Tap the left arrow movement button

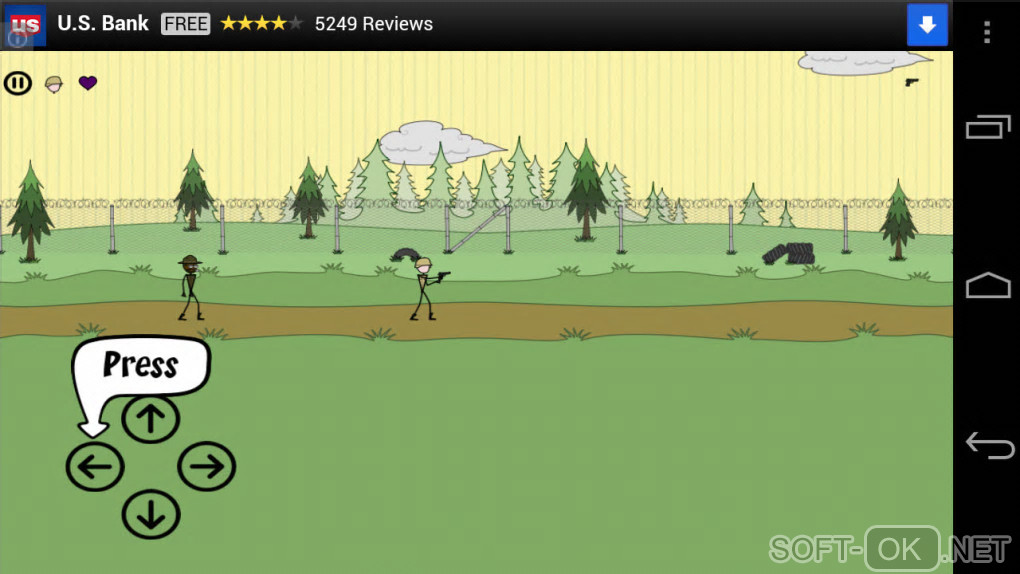(95, 467)
